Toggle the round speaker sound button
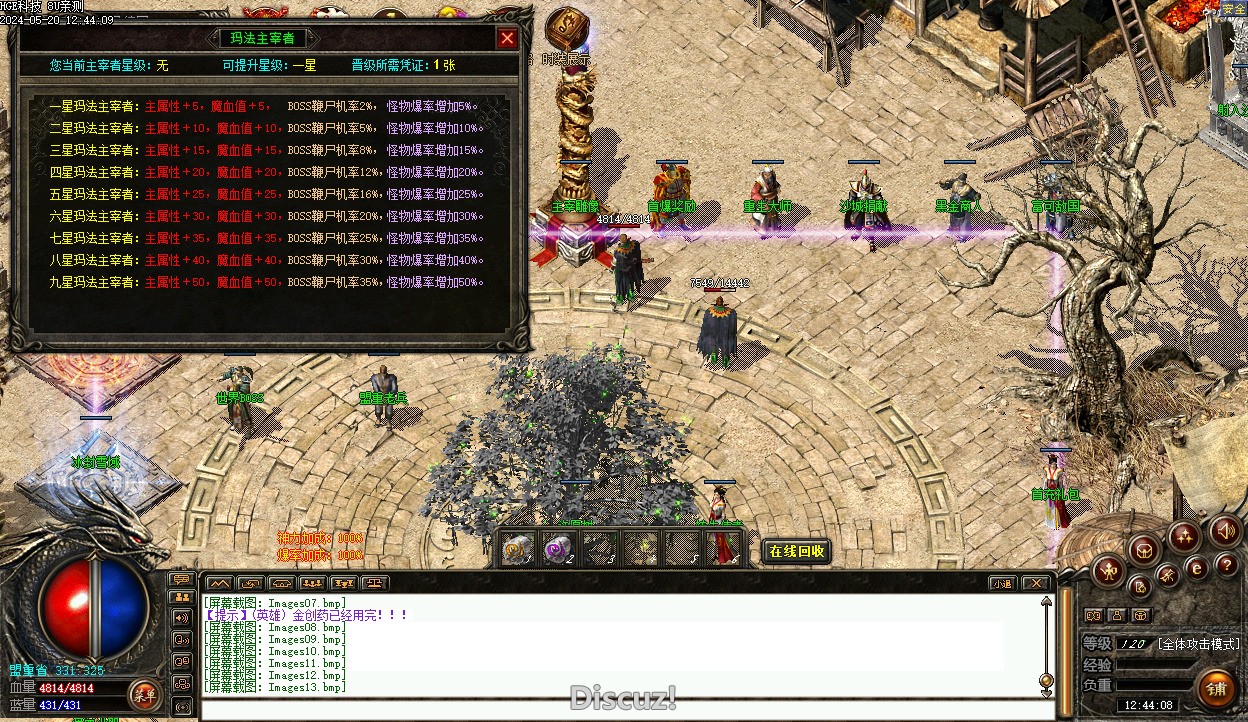 point(1224,530)
